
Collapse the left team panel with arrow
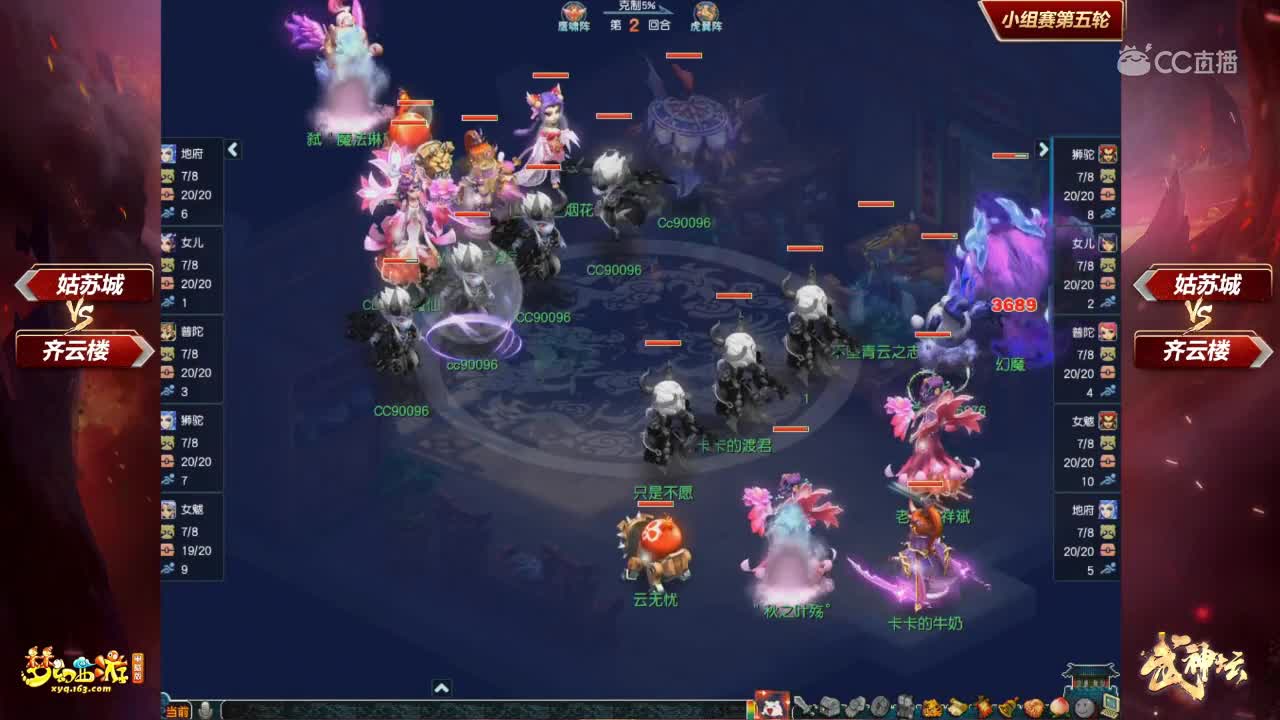pos(230,150)
